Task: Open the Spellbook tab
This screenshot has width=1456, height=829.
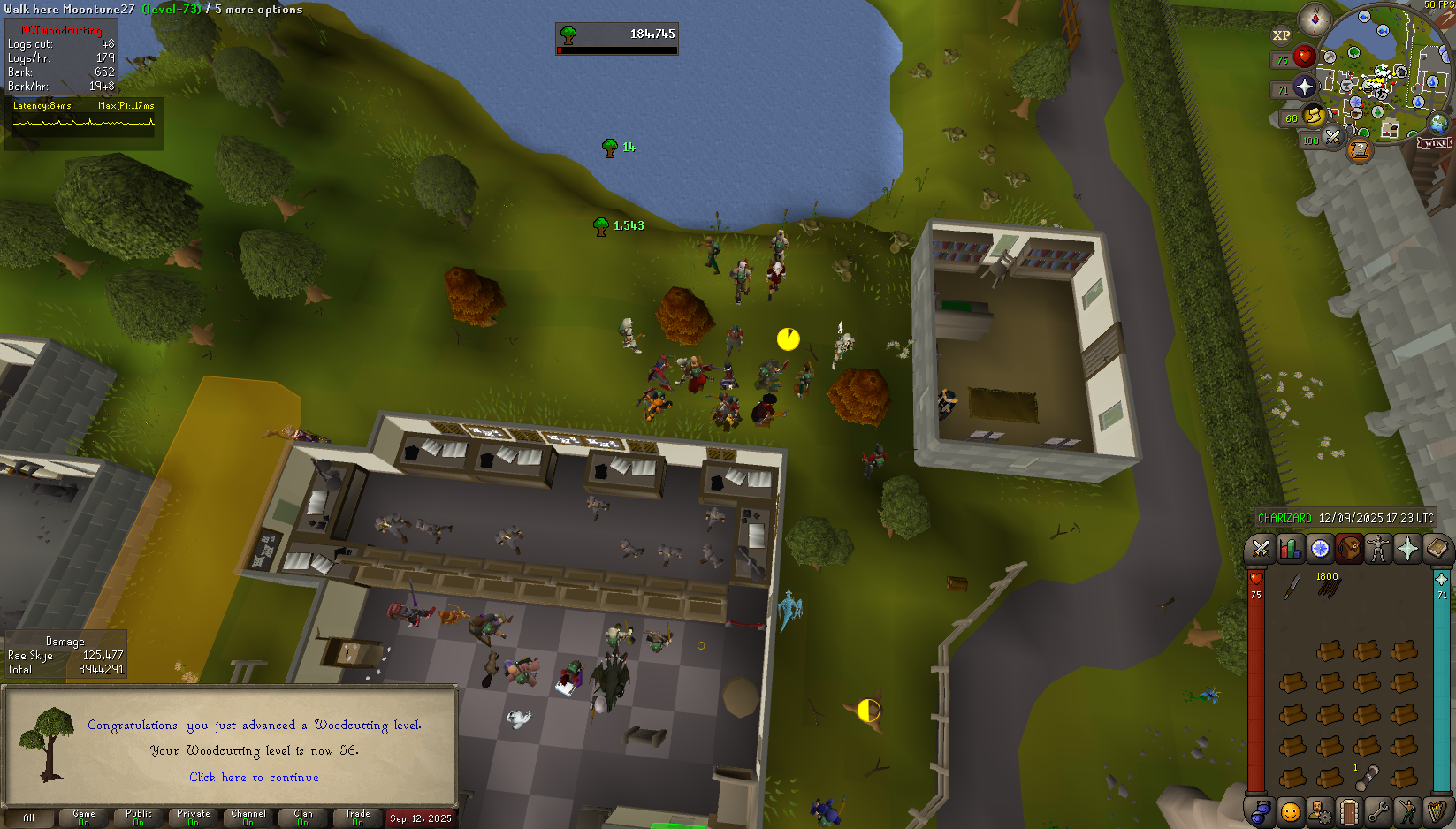Action: click(1437, 550)
